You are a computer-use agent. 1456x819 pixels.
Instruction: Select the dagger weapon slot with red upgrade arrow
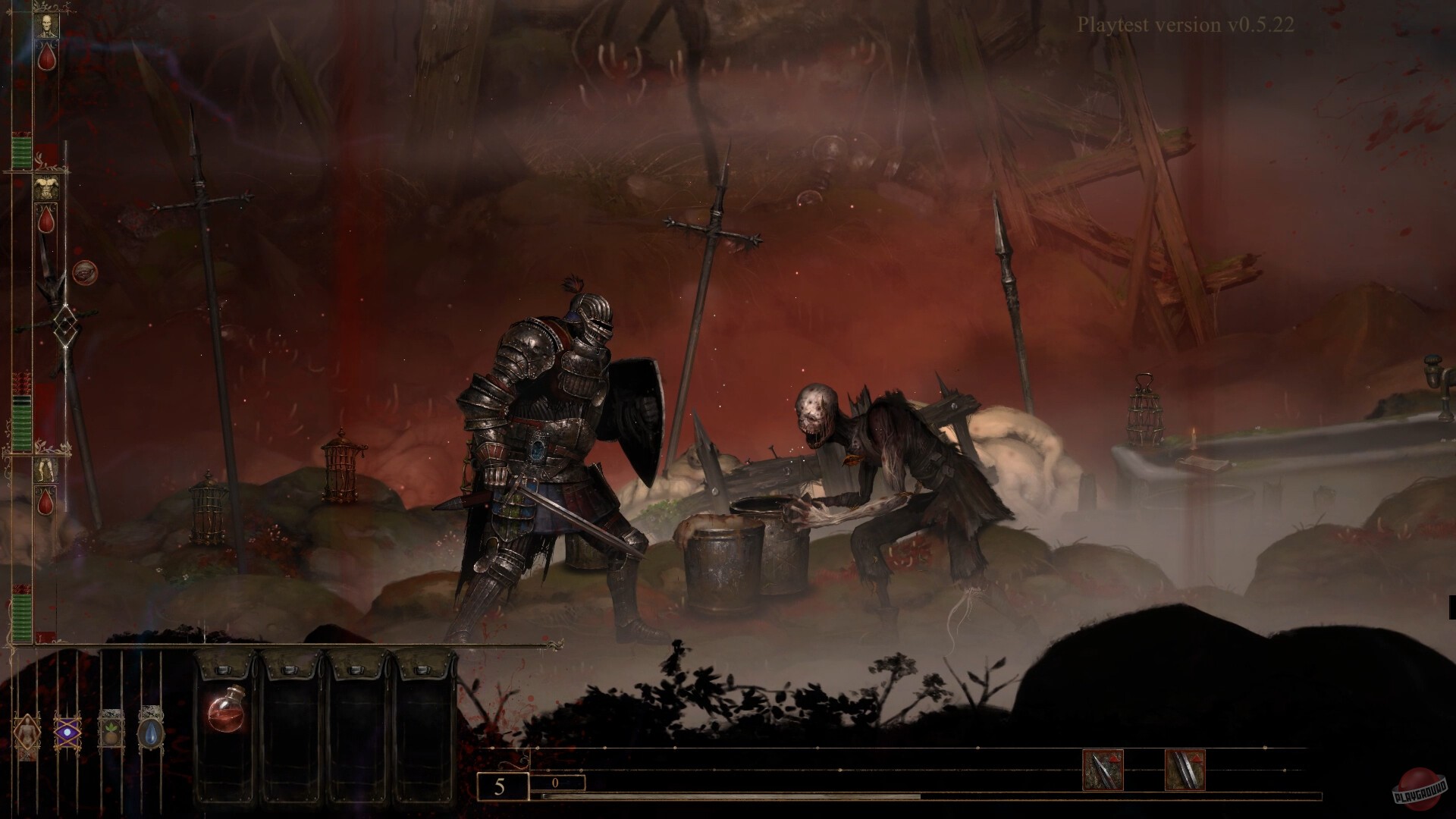(1104, 767)
